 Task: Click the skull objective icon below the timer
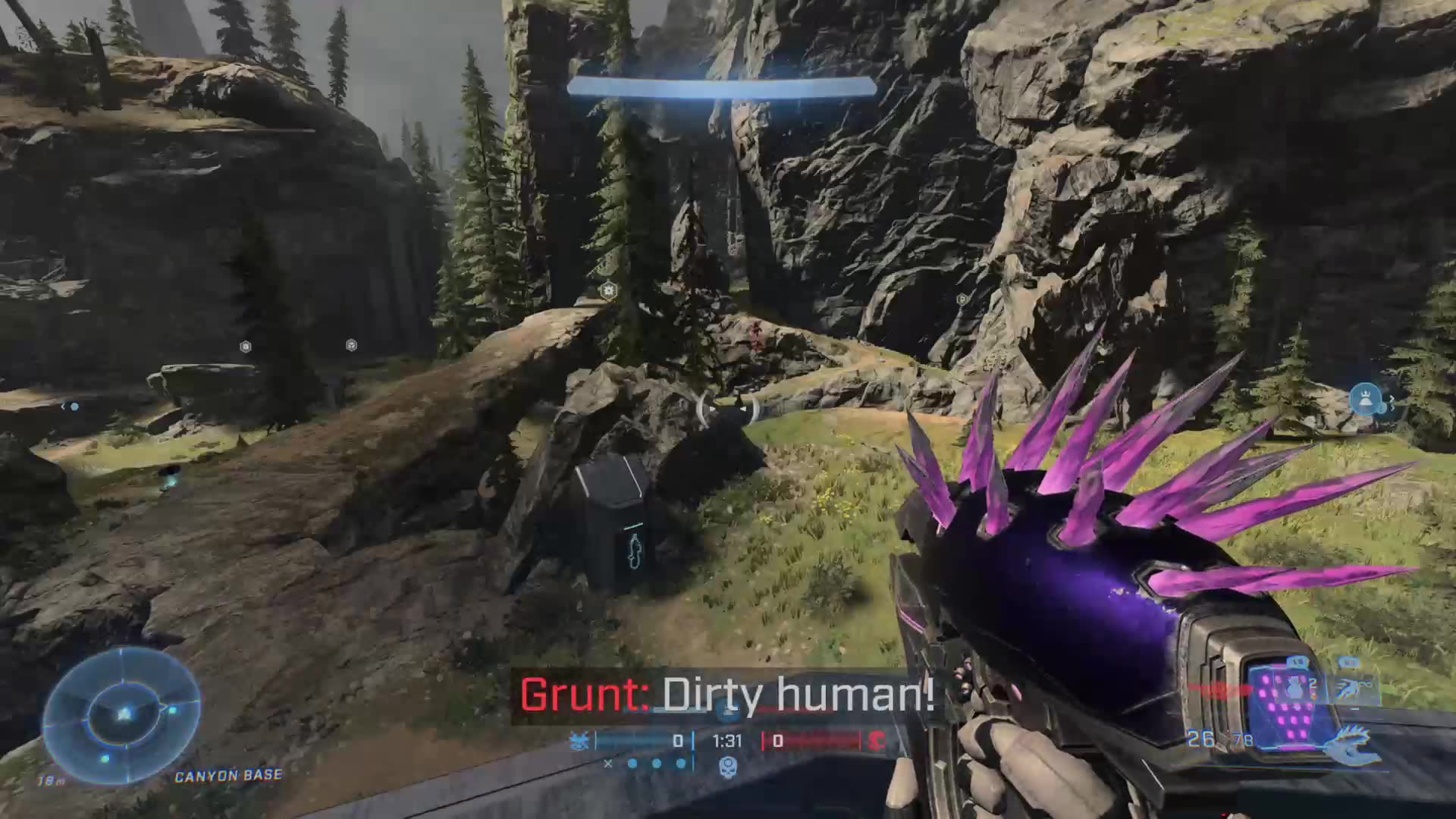[x=729, y=768]
